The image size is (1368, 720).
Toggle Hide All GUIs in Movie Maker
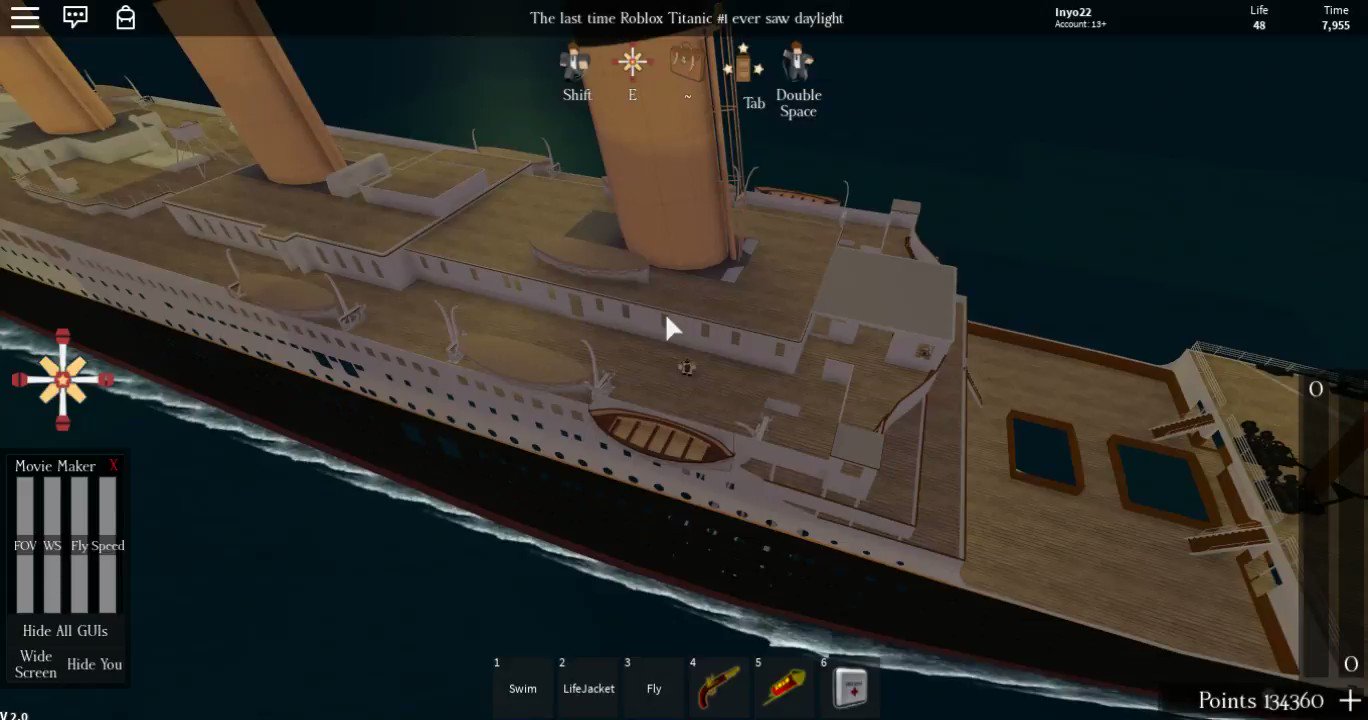point(65,630)
